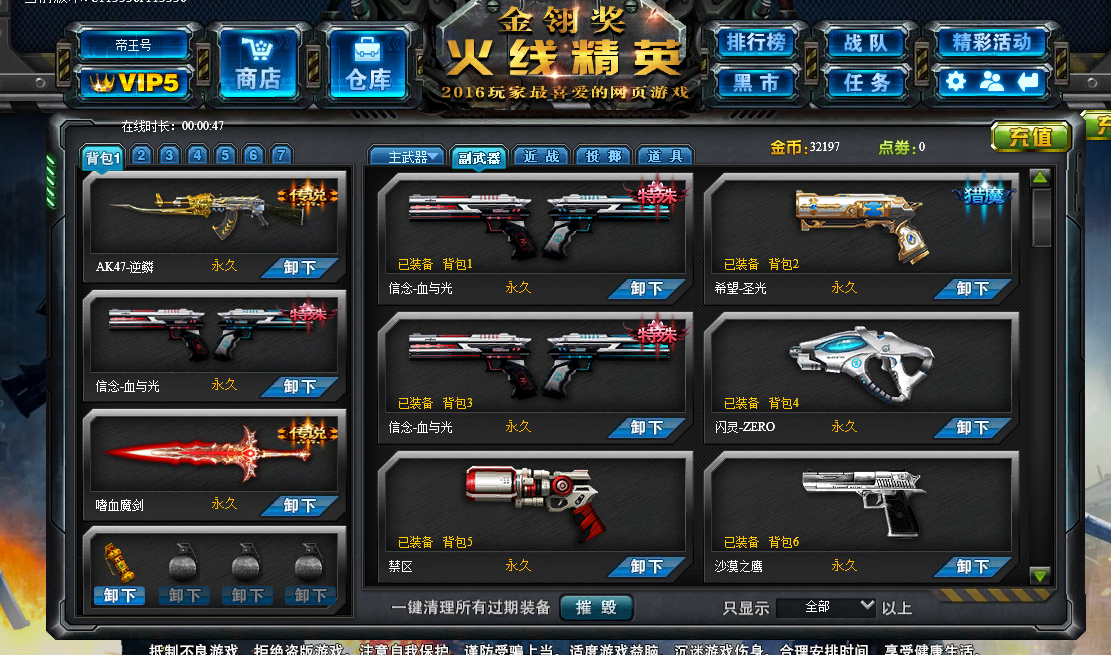This screenshot has width=1111, height=655.
Task: Switch to backpack tab 7
Action: click(x=282, y=155)
